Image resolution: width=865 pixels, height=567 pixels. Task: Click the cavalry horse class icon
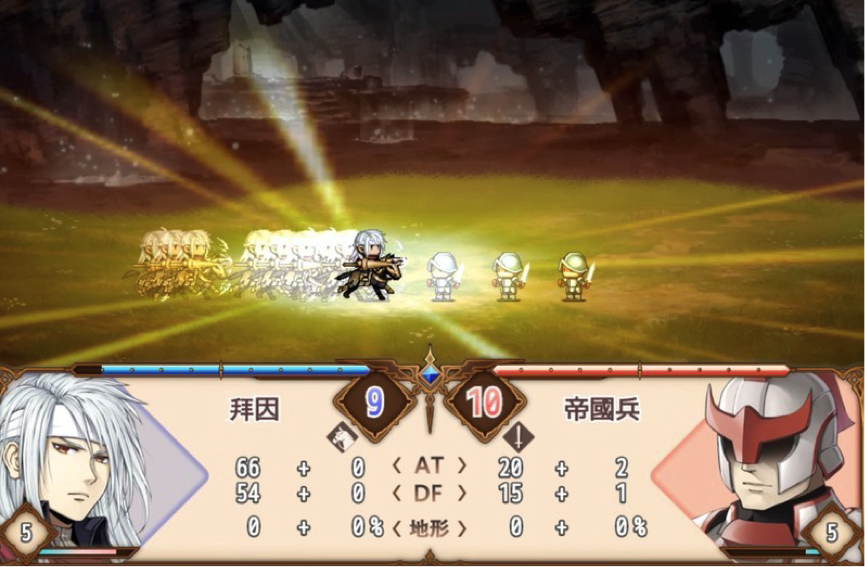pyautogui.click(x=341, y=436)
